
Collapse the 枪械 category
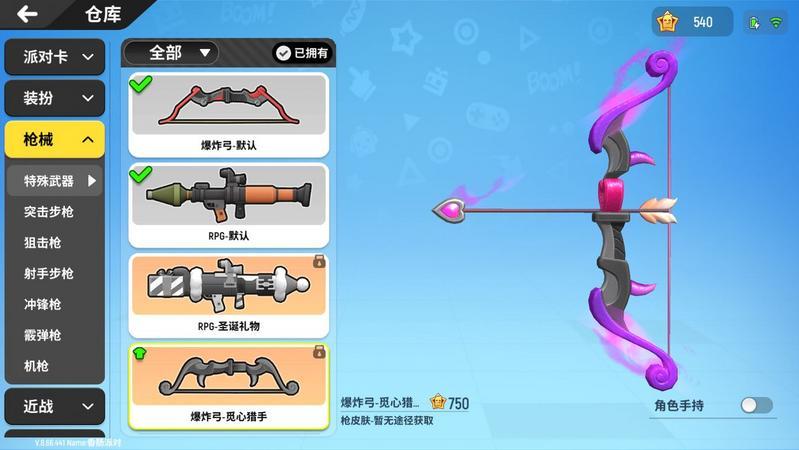55,140
